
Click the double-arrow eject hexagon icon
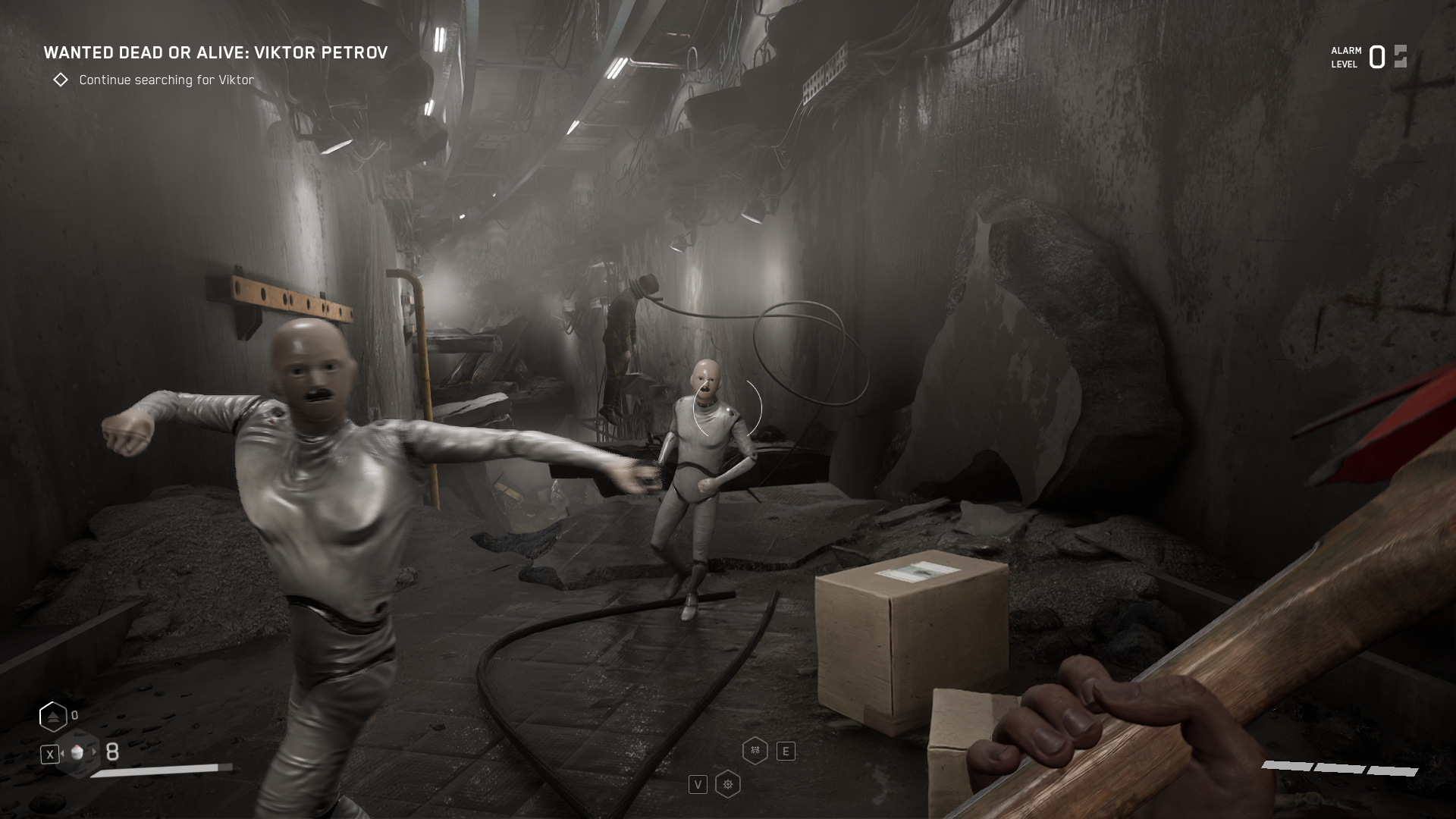(x=54, y=717)
